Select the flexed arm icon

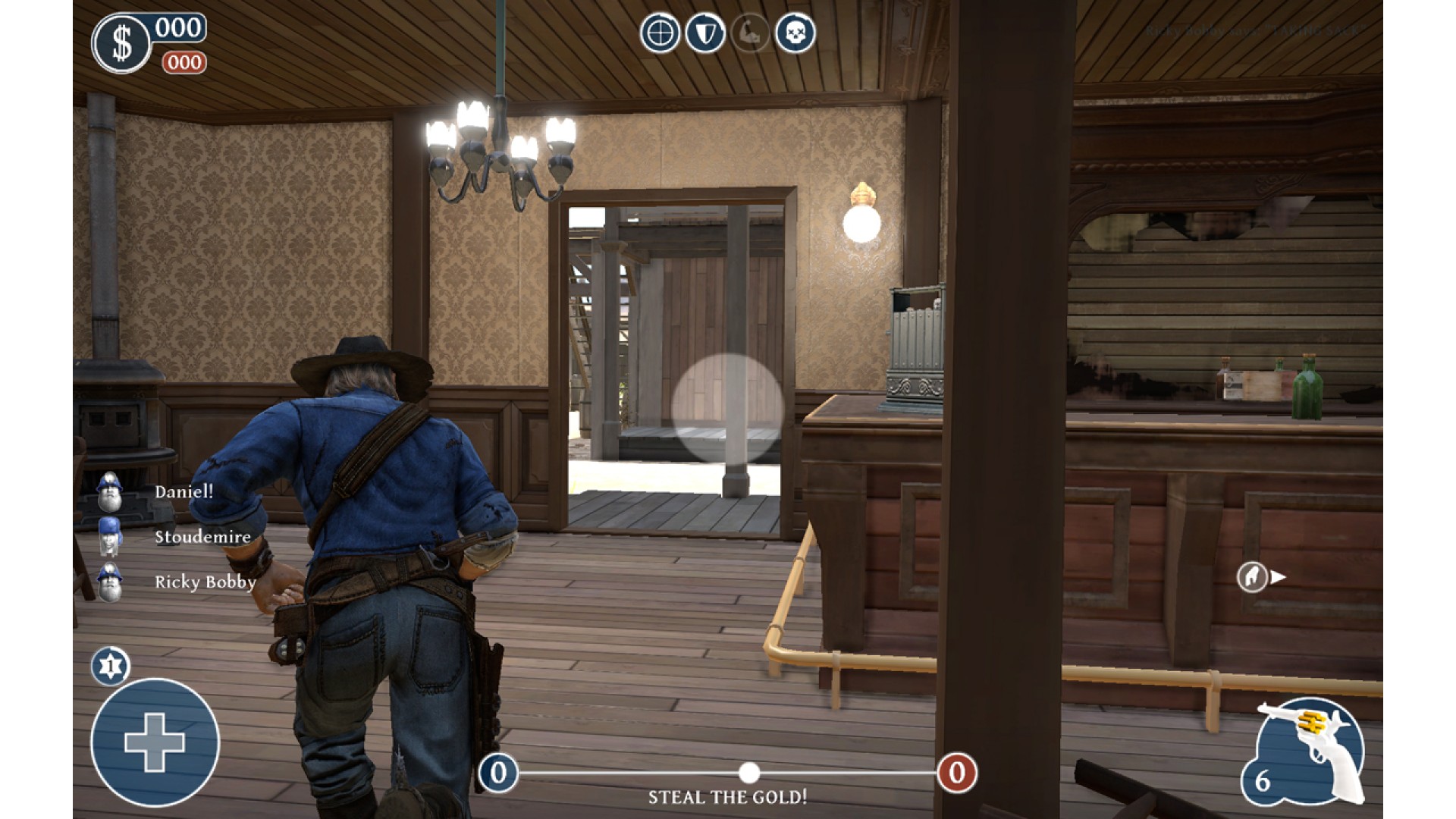(x=750, y=33)
